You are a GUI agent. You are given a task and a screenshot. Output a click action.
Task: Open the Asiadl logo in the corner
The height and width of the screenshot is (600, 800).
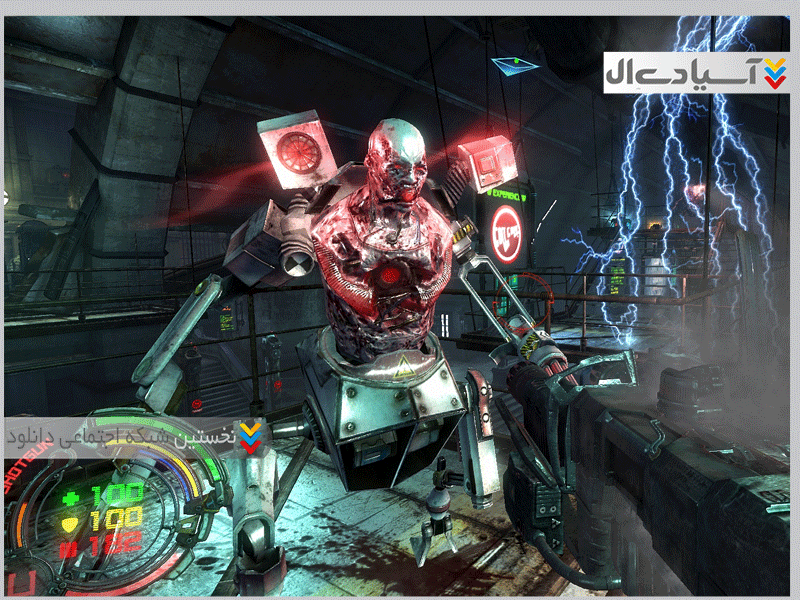695,71
